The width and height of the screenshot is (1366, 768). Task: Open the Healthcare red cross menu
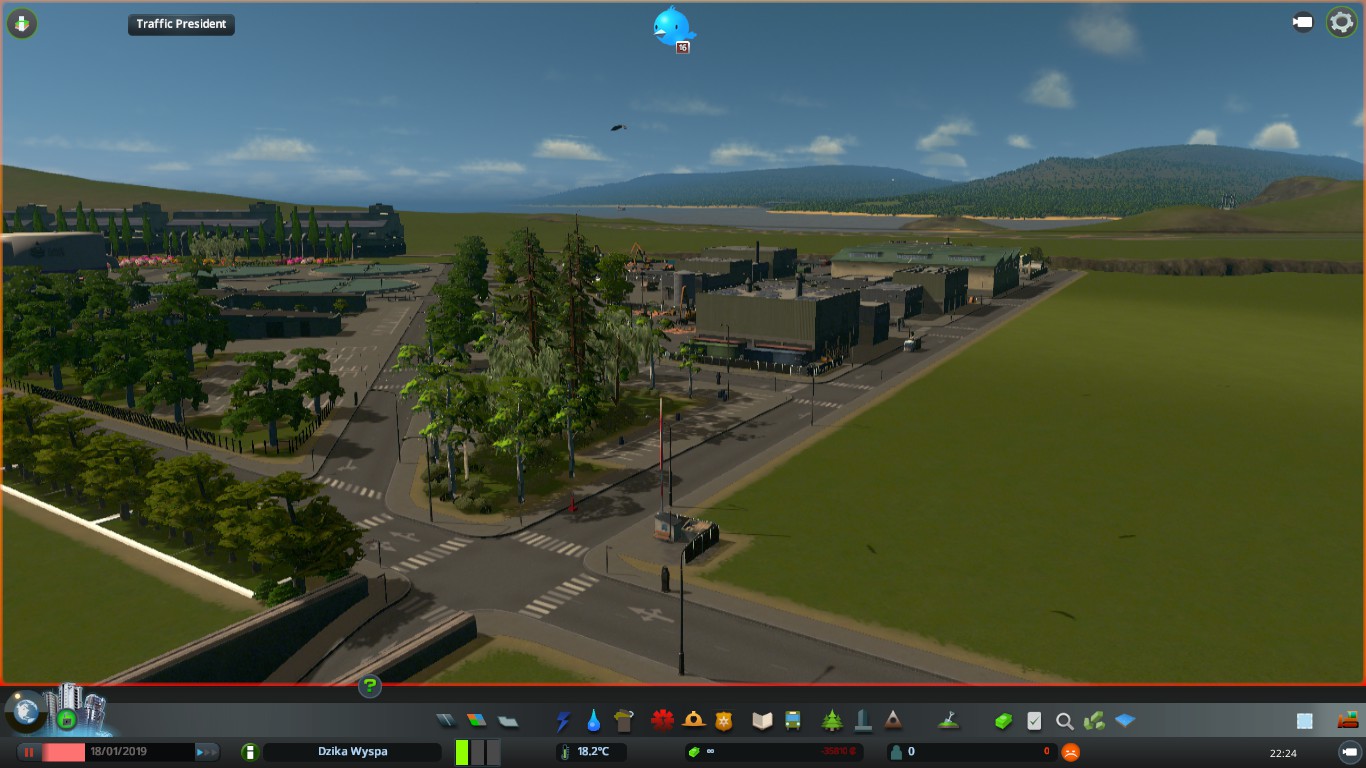pyautogui.click(x=662, y=720)
